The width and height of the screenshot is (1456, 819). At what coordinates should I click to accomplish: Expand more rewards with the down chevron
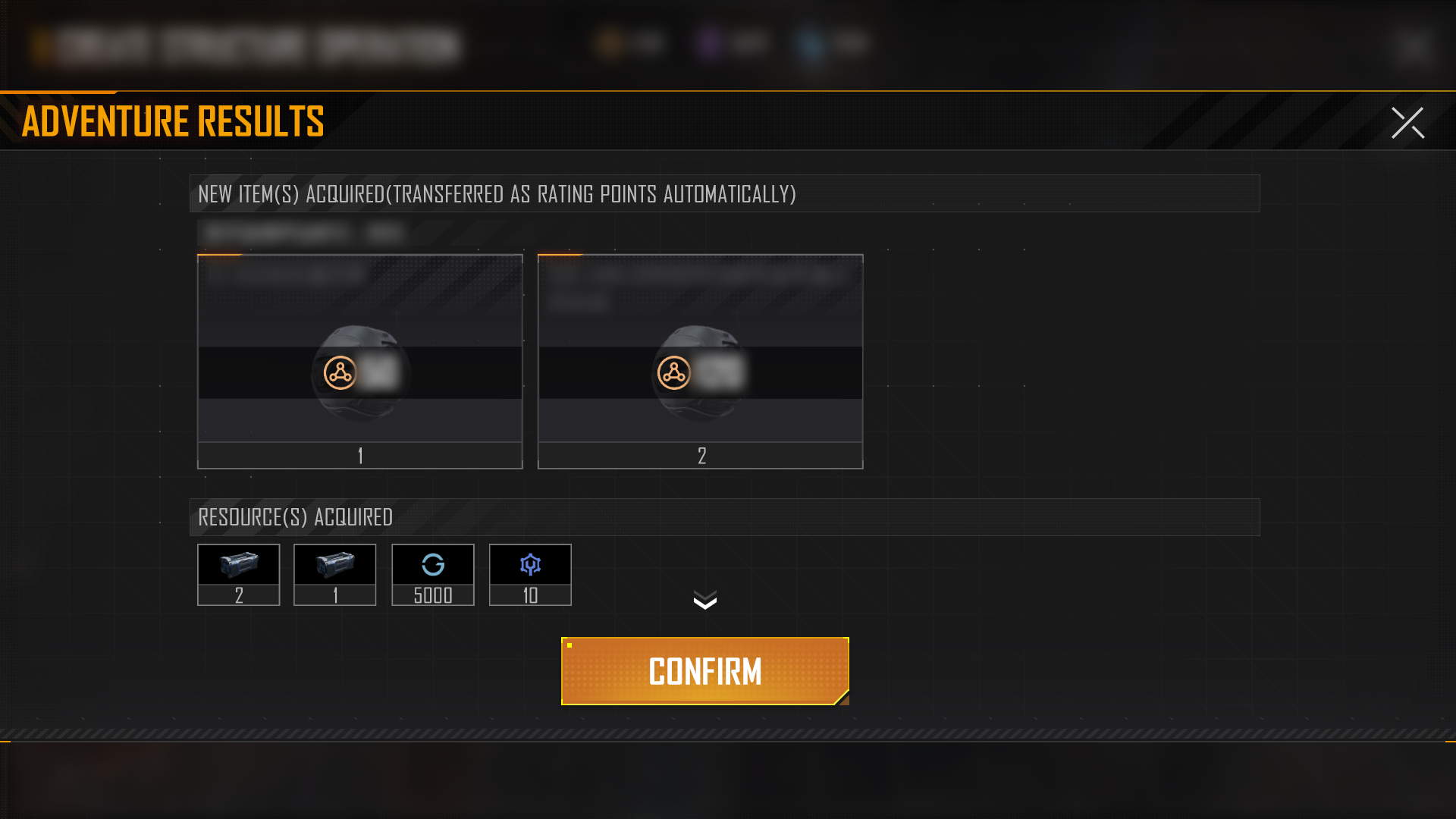(x=704, y=601)
